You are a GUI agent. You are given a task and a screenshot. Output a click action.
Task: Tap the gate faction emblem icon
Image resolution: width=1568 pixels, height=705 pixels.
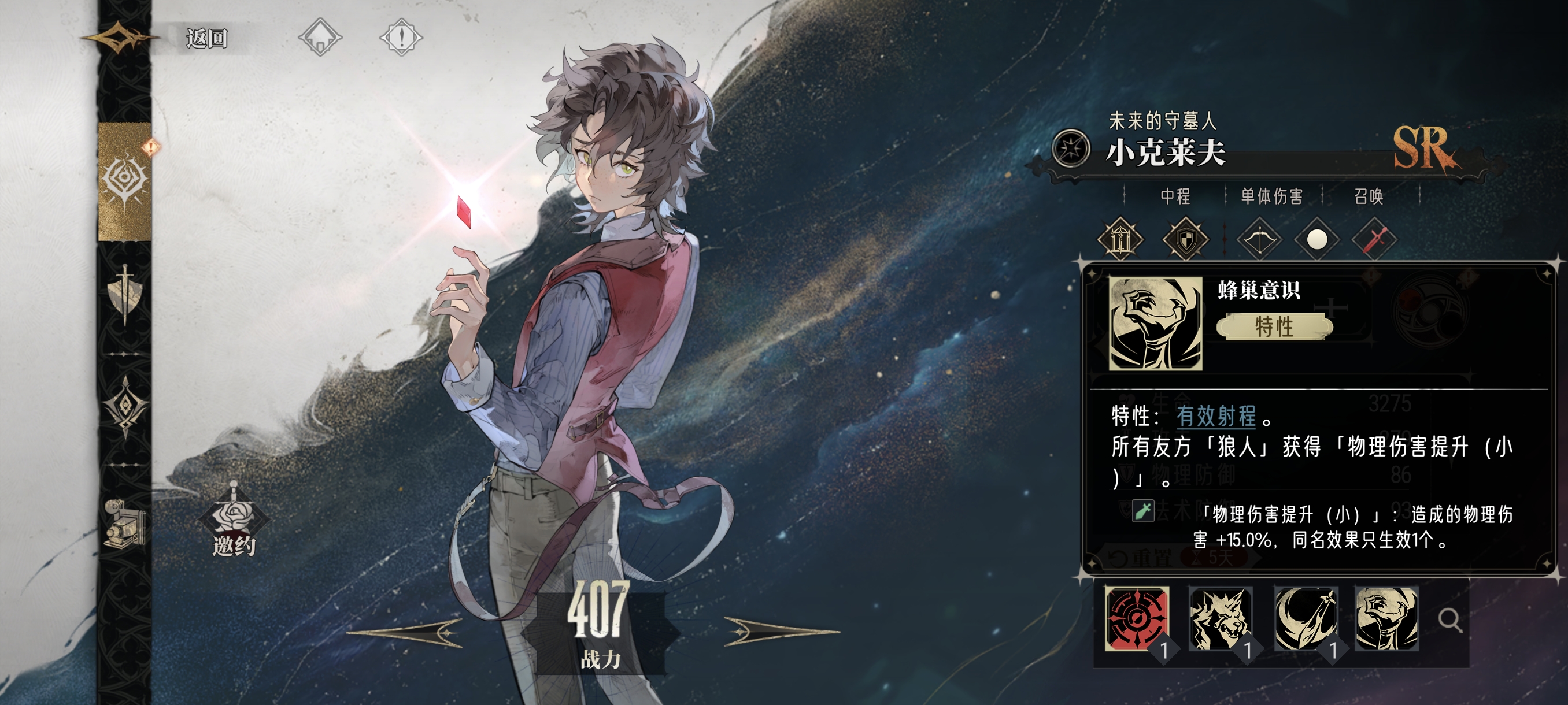pyautogui.click(x=1120, y=240)
